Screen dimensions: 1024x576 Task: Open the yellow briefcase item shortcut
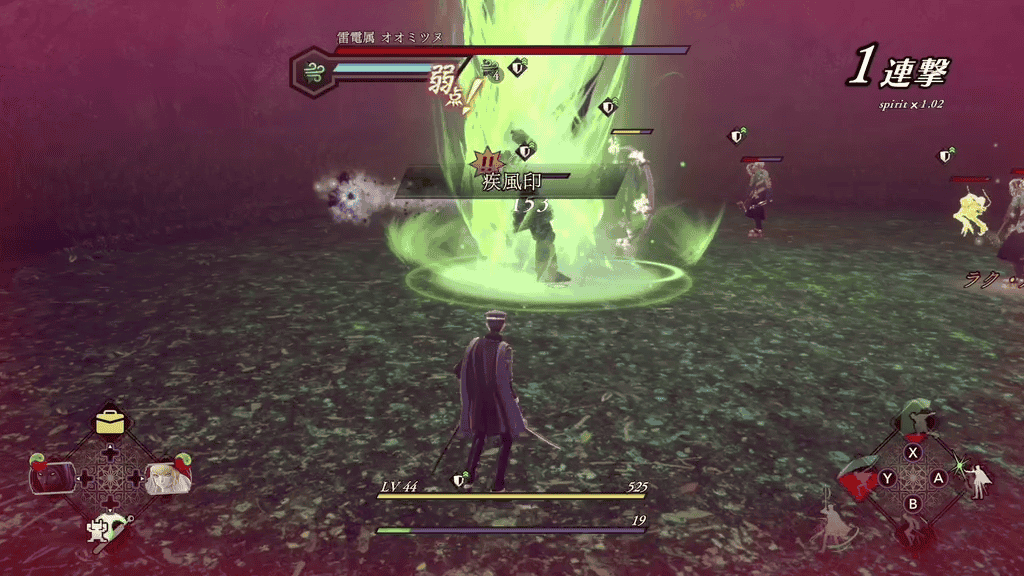coord(110,422)
